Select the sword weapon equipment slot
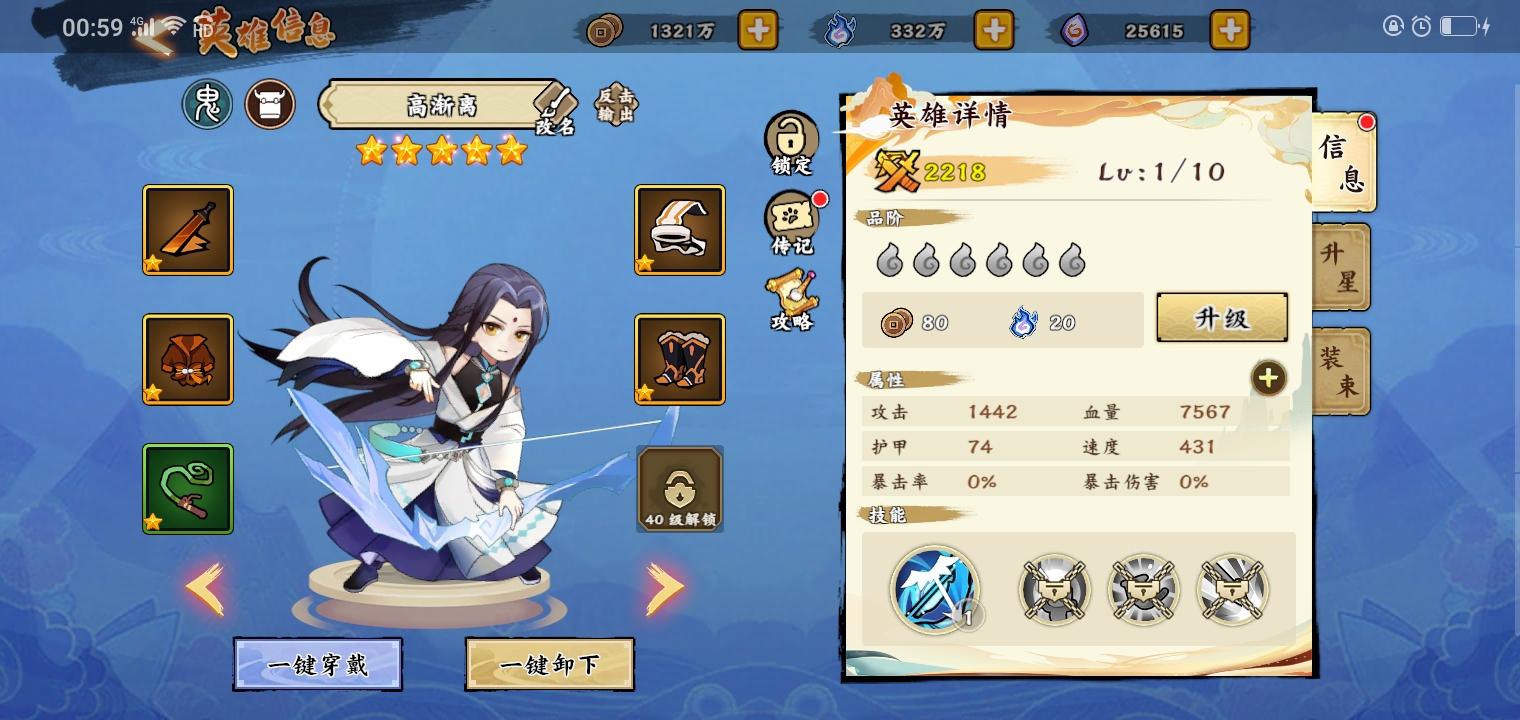 tap(187, 229)
